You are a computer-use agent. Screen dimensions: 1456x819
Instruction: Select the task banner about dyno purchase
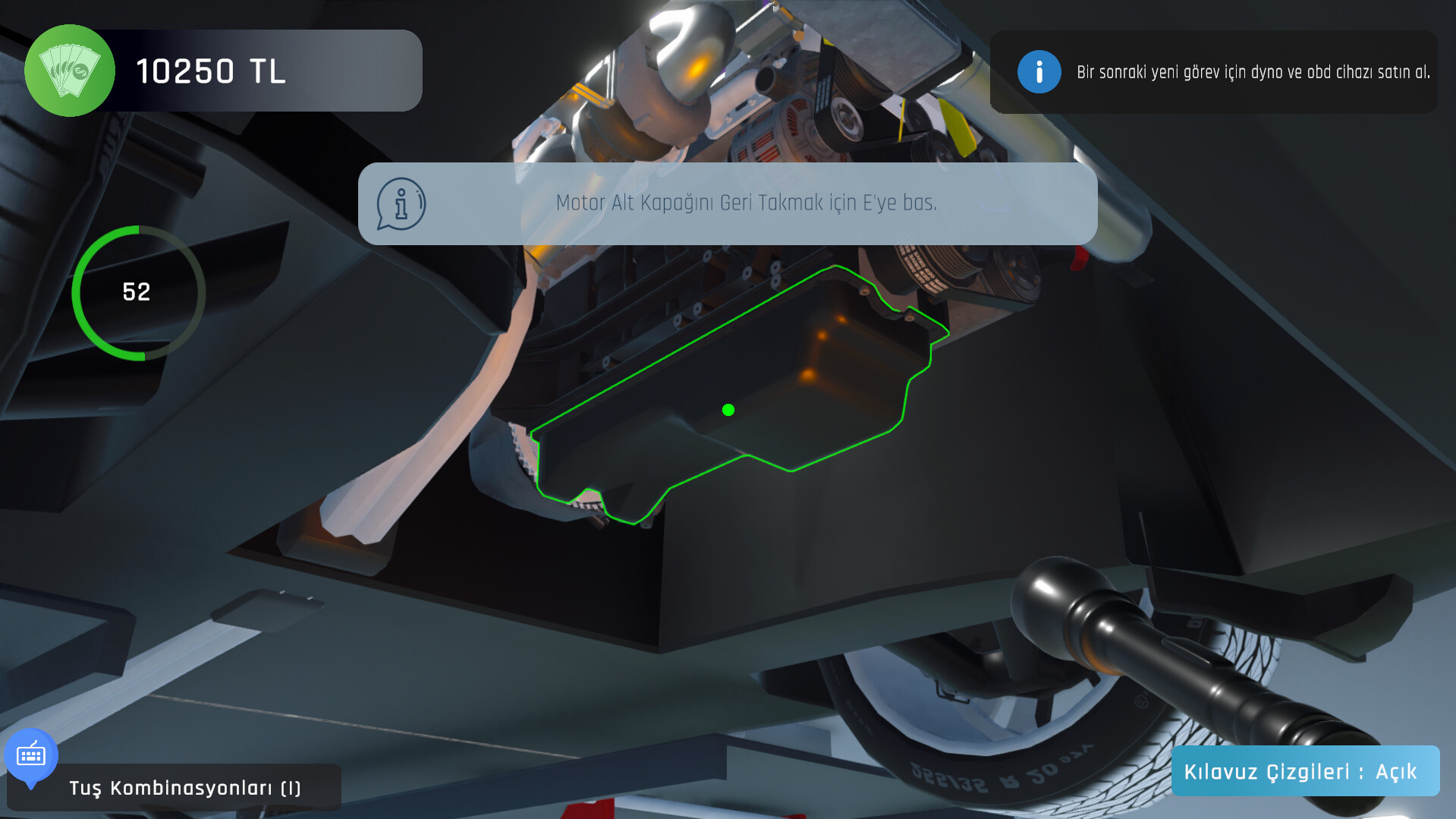[x=1212, y=72]
